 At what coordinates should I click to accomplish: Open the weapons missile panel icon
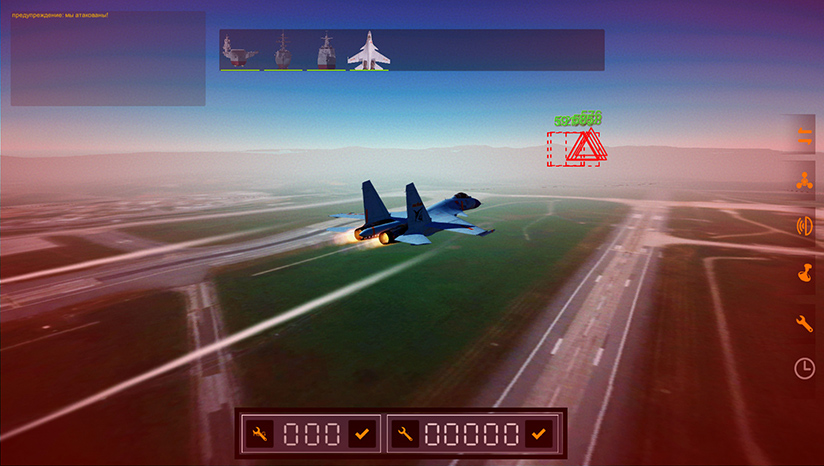point(803,134)
